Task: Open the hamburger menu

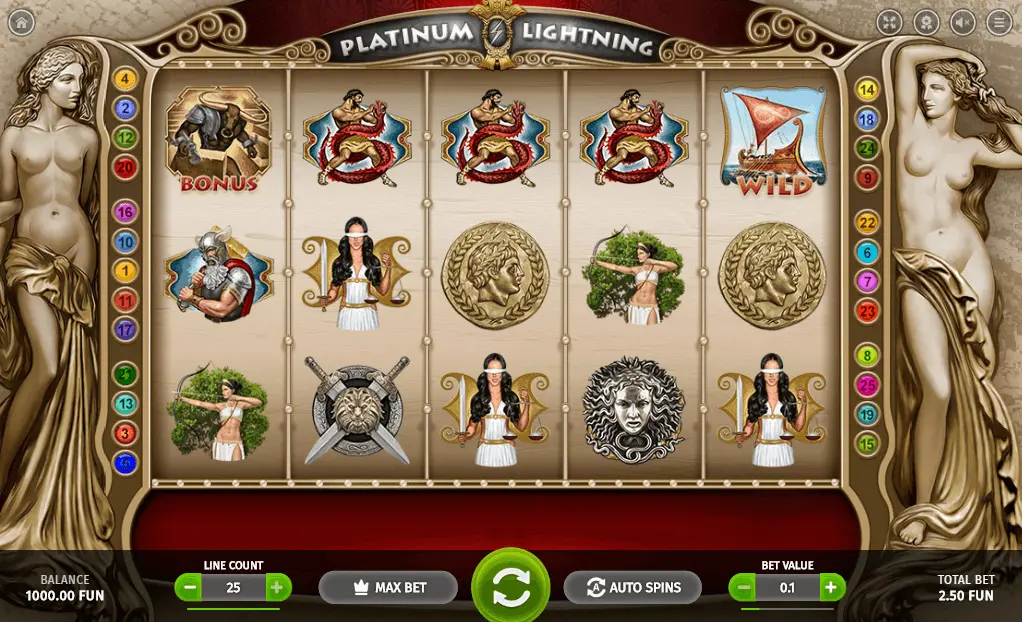Action: click(x=998, y=22)
